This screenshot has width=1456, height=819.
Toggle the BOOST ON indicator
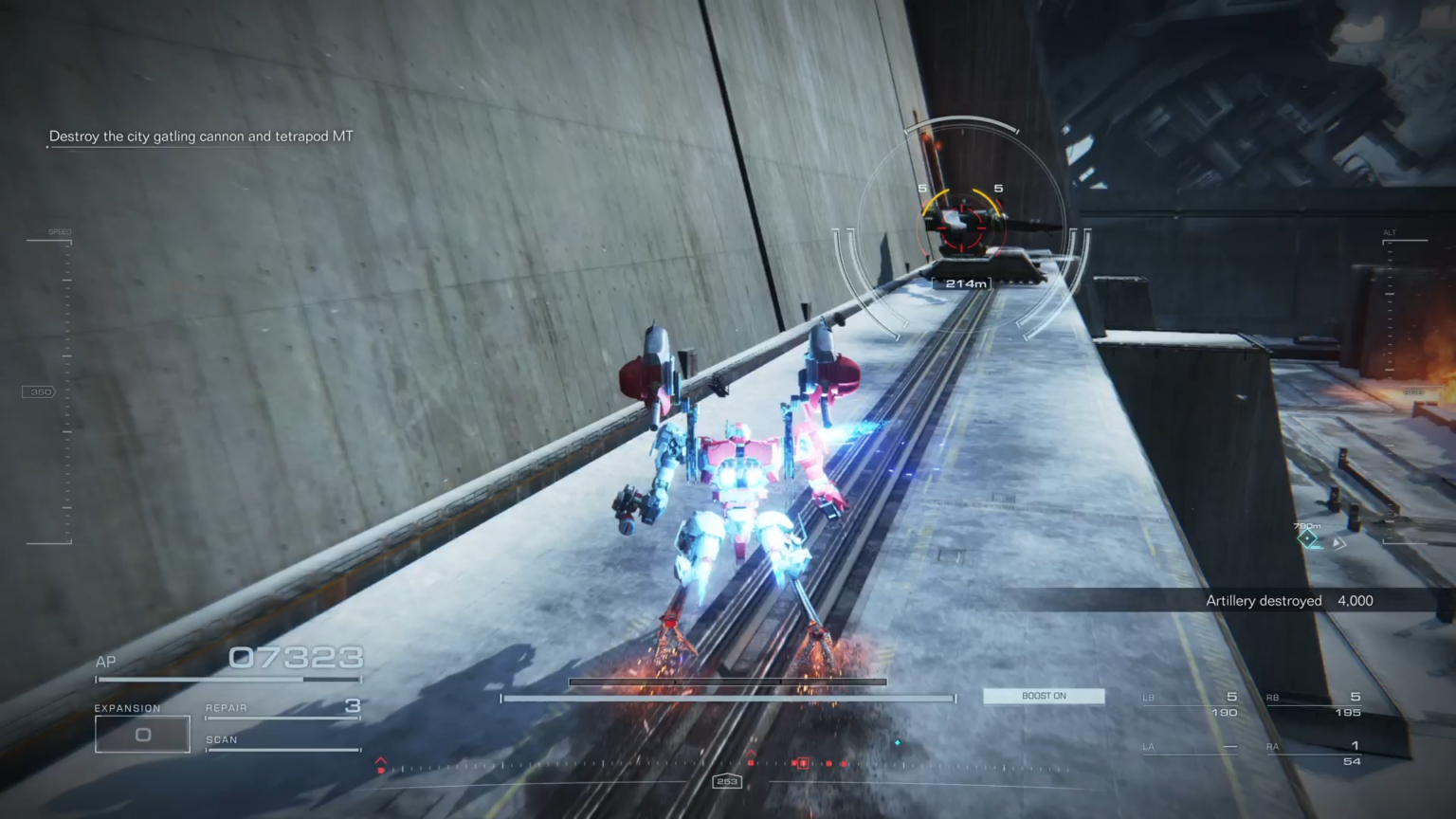click(x=1044, y=696)
